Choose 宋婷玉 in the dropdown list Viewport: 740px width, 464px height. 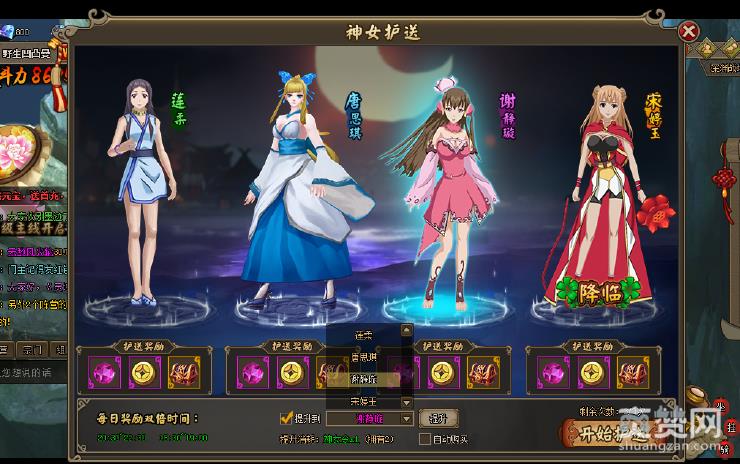click(x=363, y=401)
